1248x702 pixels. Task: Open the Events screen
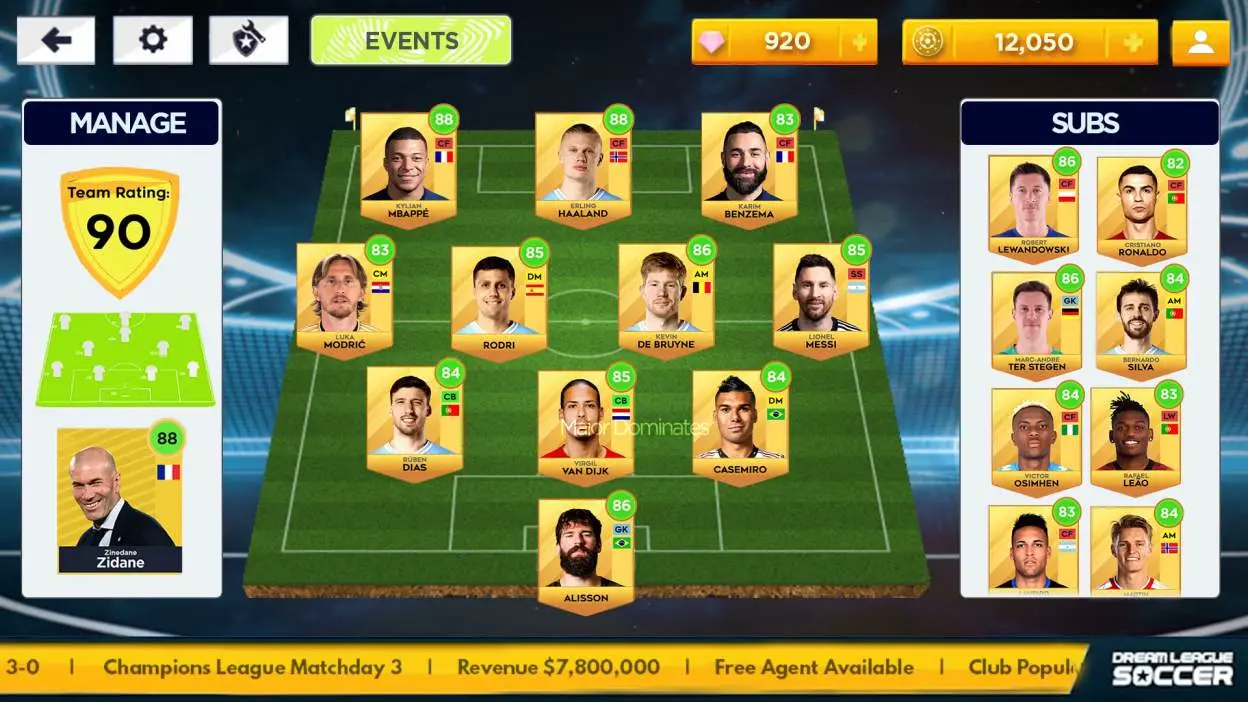click(x=411, y=41)
